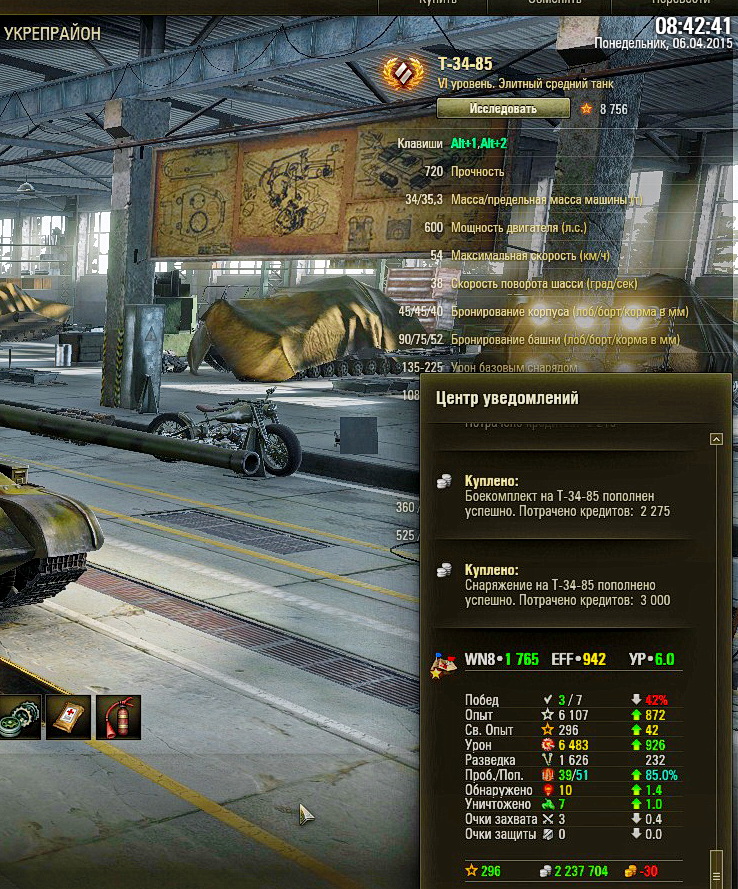The width and height of the screenshot is (738, 889).
Task: Click the notification center scroll-up arrow
Action: (x=715, y=439)
